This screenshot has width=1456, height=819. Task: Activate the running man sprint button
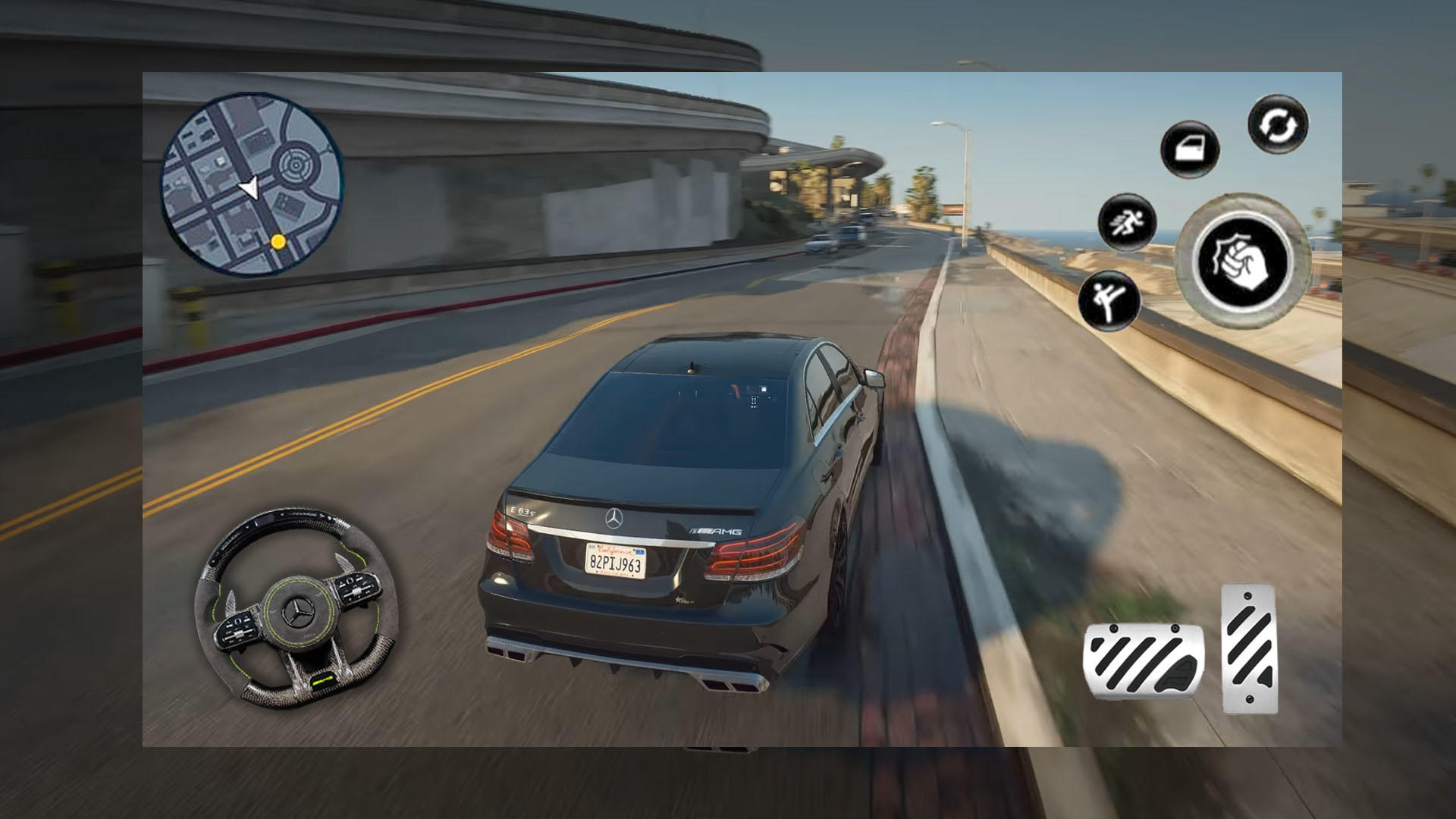click(1127, 222)
